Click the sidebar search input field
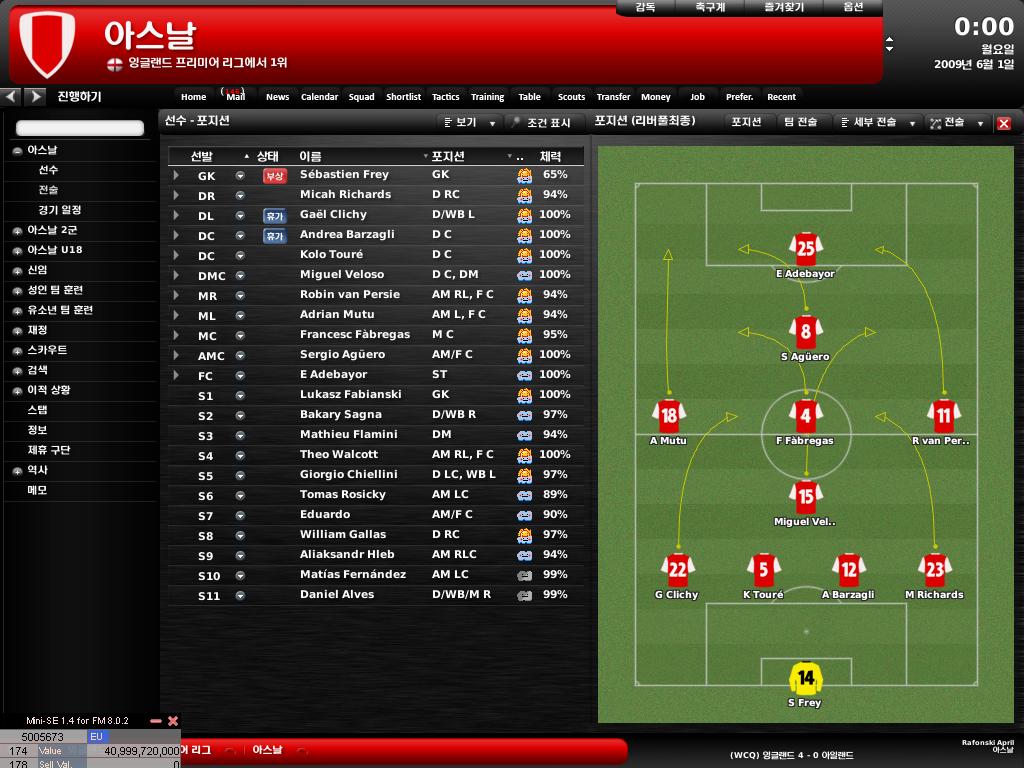Screen dimensions: 1024x768 point(80,128)
